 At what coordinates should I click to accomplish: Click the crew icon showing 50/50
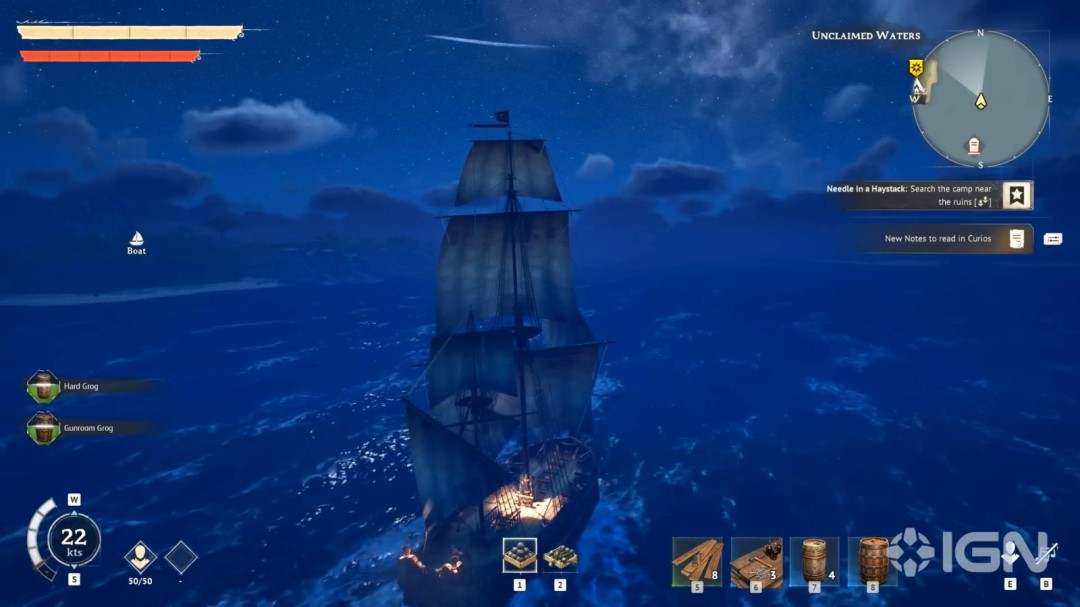point(140,557)
